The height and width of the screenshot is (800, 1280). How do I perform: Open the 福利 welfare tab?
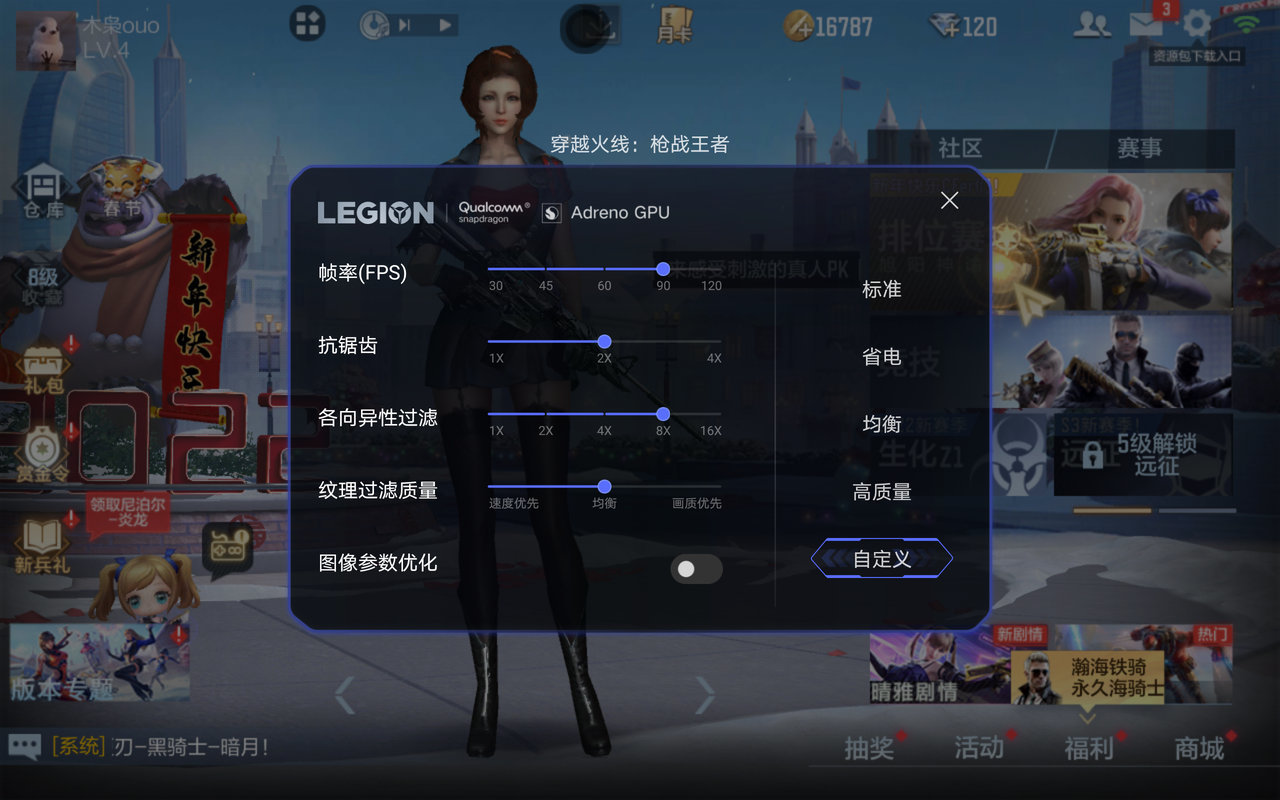(x=1089, y=748)
